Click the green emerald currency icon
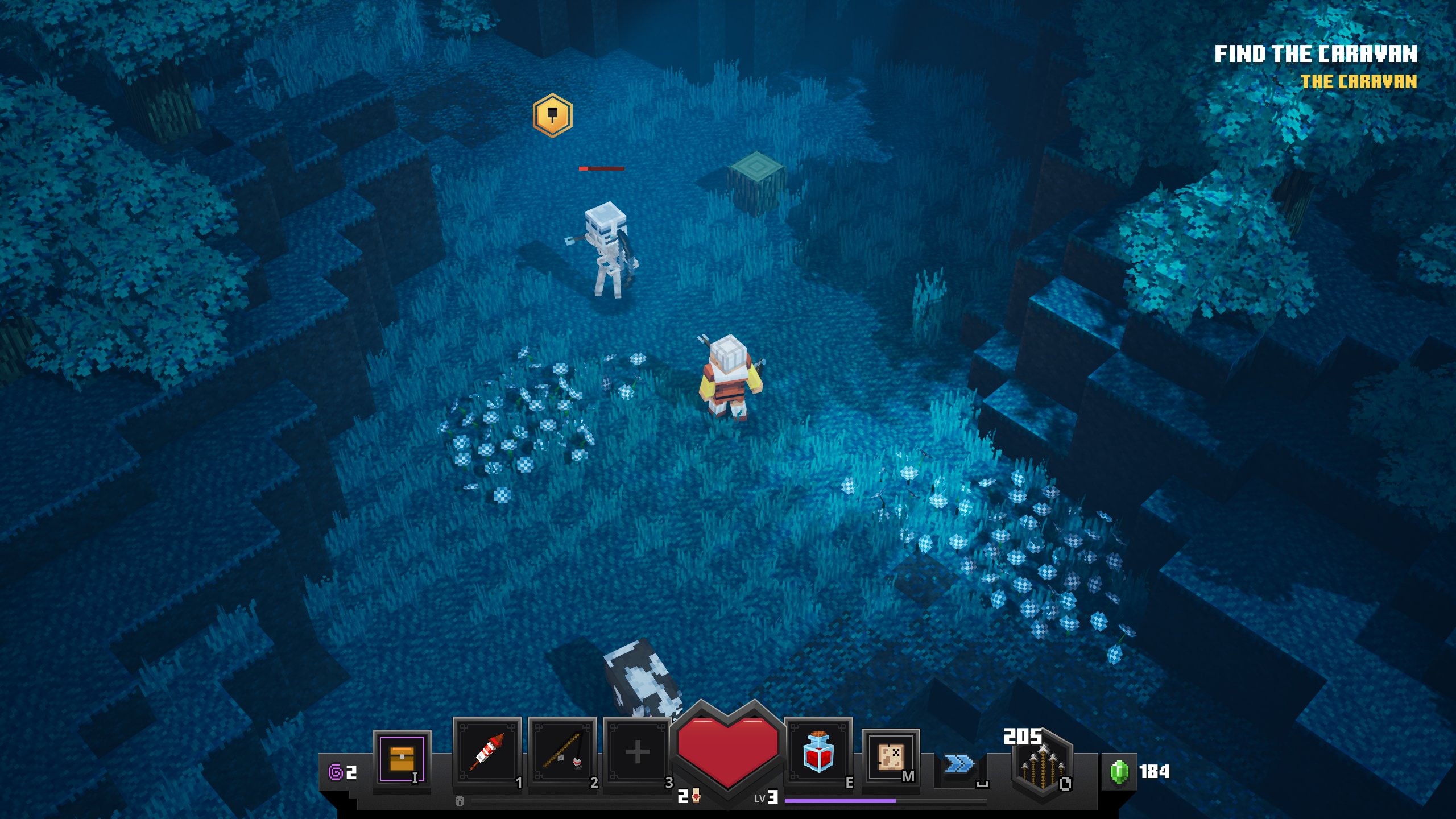This screenshot has width=1456, height=819. (x=1119, y=772)
